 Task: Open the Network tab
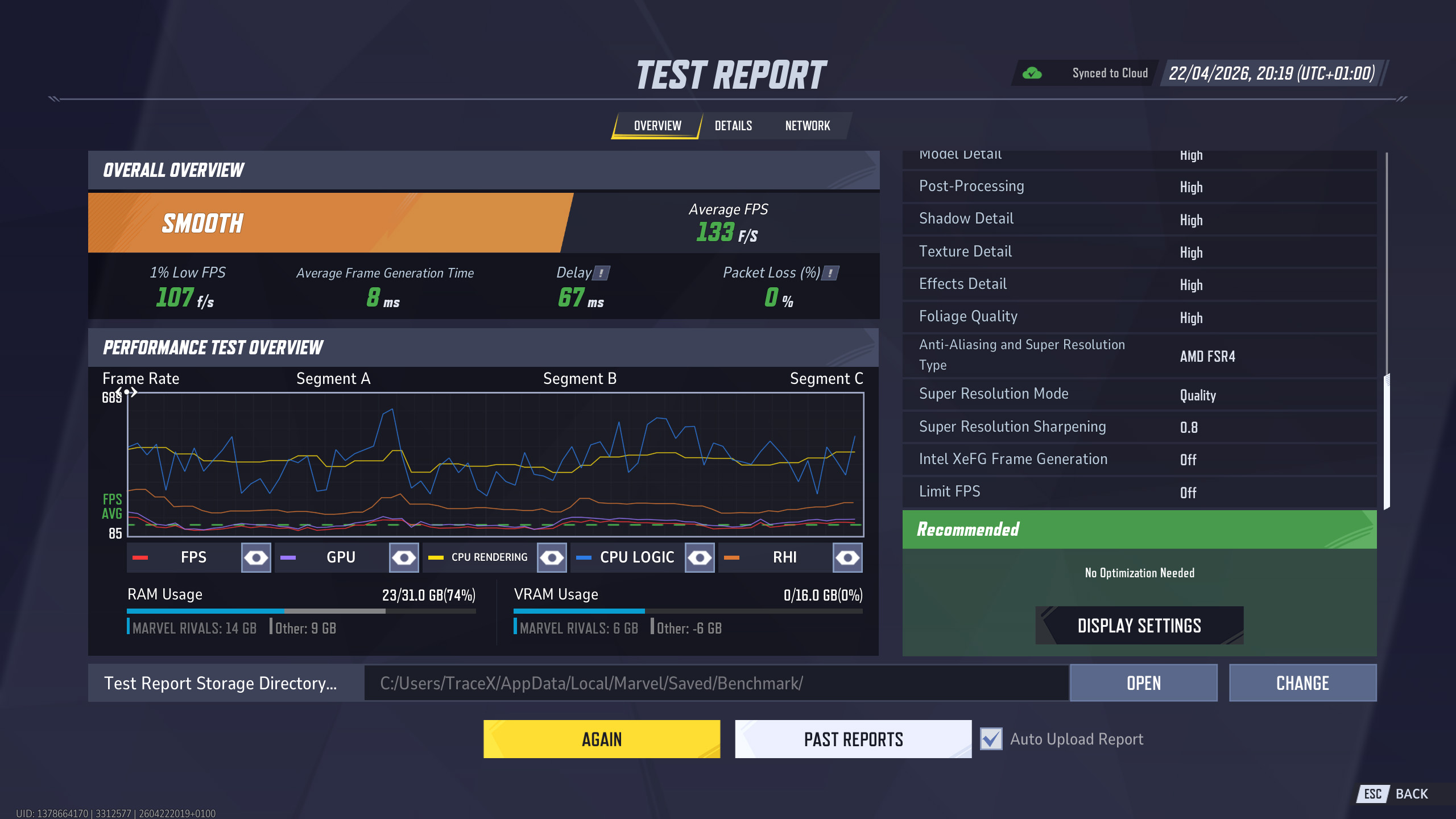[807, 126]
